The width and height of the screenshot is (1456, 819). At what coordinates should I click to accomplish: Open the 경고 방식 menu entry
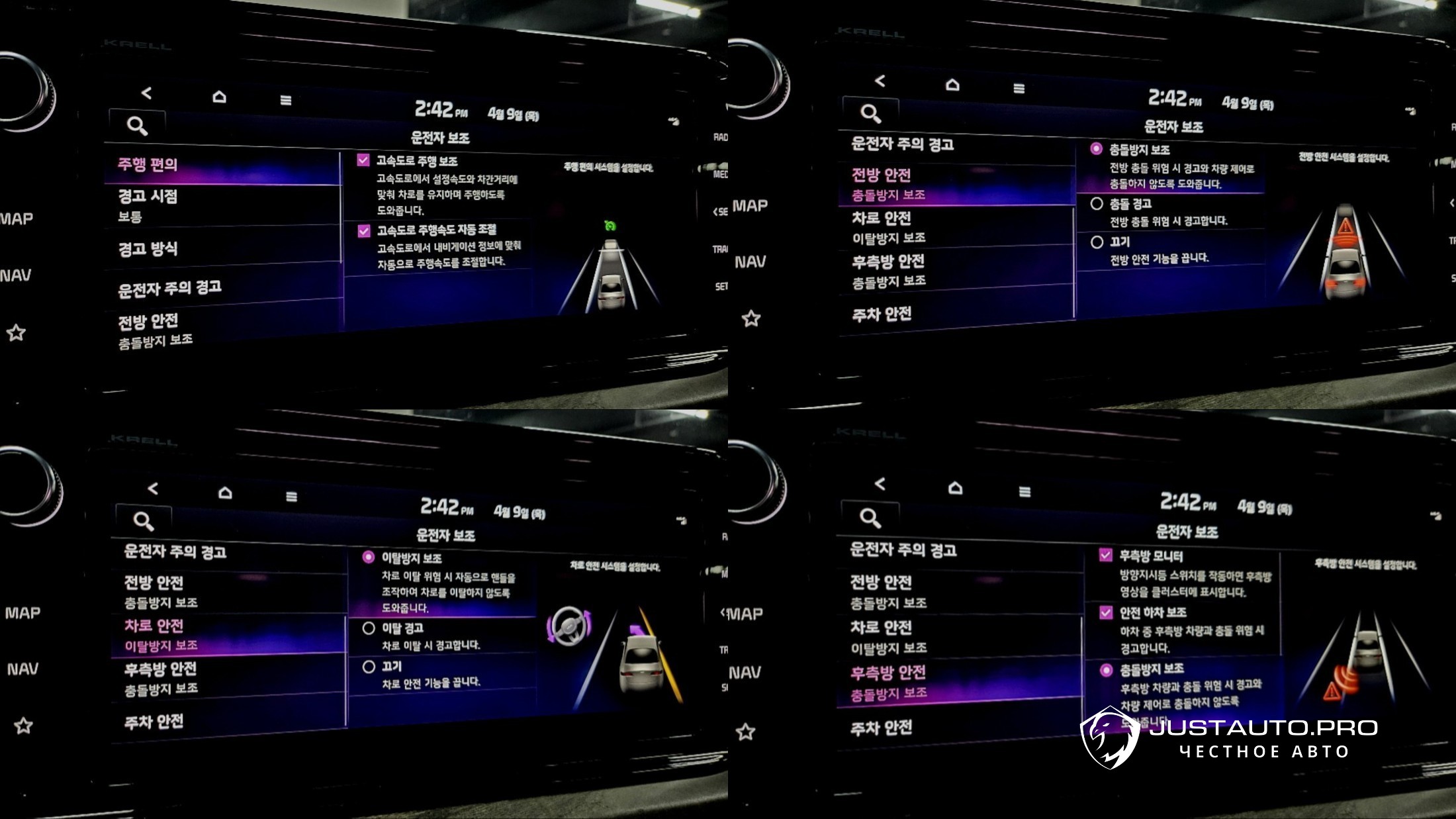coord(148,249)
